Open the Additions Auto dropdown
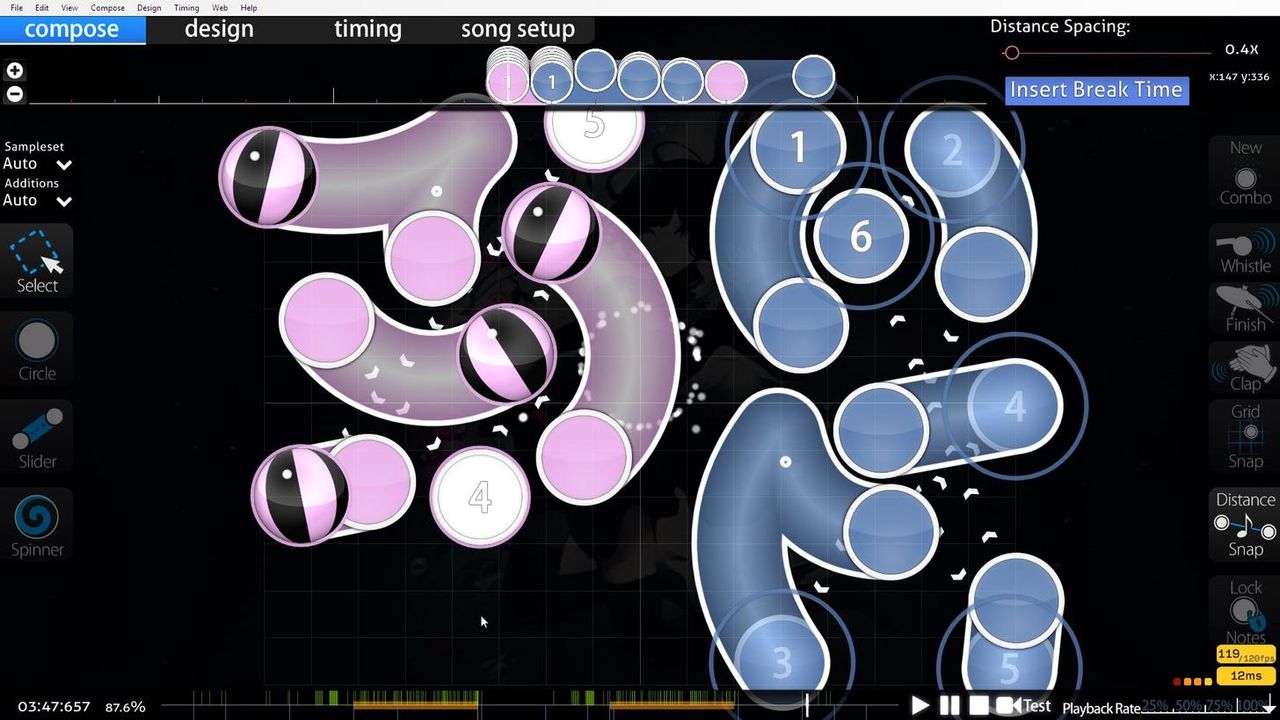 pyautogui.click(x=37, y=200)
